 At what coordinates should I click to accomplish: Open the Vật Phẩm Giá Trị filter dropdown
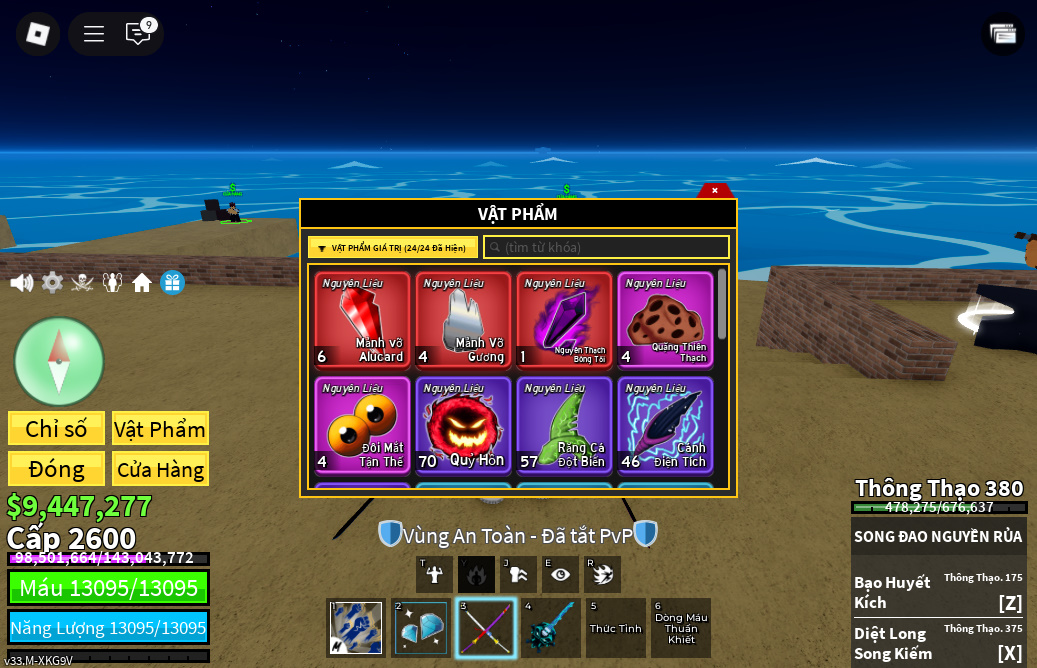pos(393,248)
